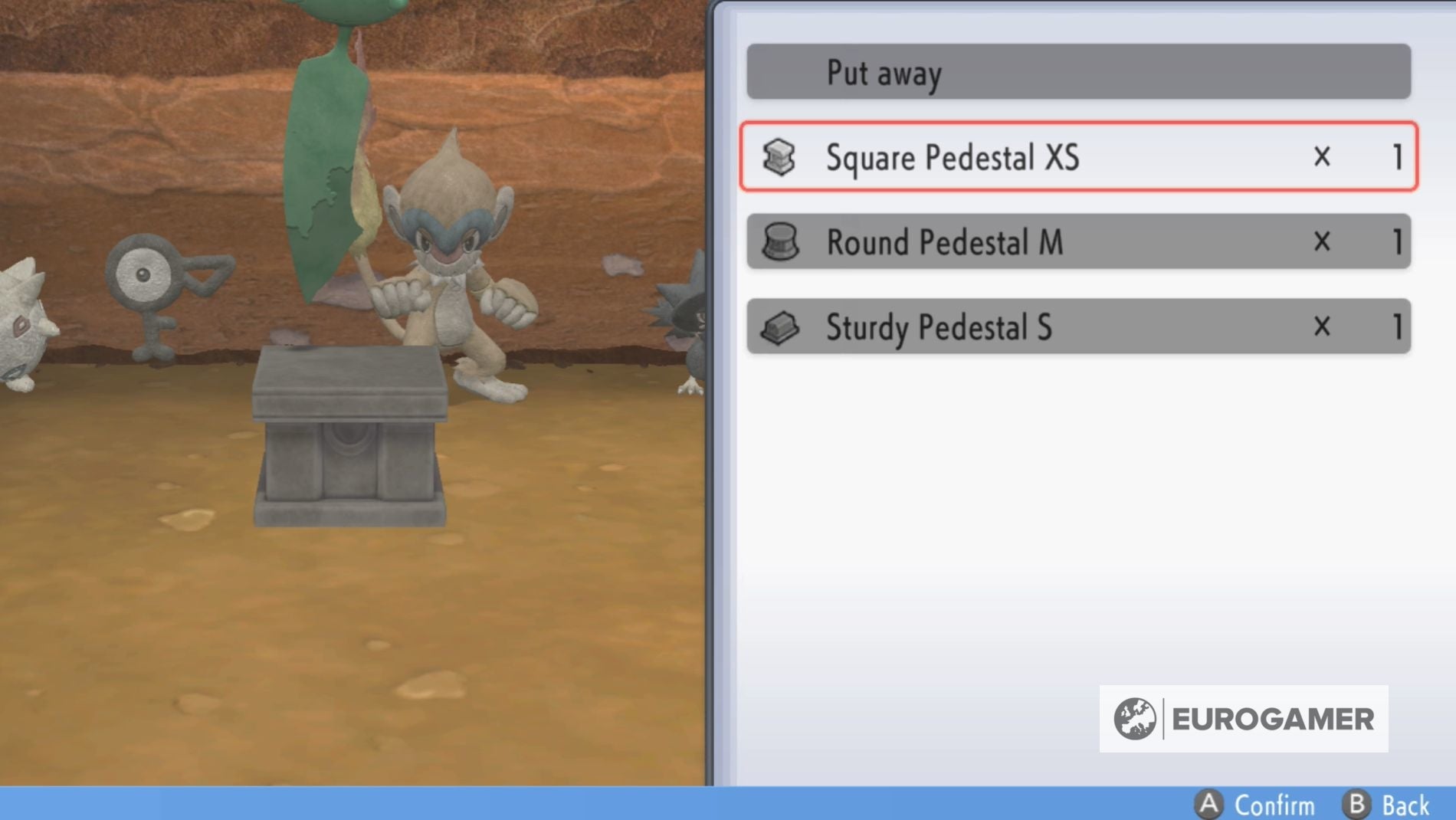Click the B Back button icon
Screen dimensions: 1456x820
(x=1358, y=805)
